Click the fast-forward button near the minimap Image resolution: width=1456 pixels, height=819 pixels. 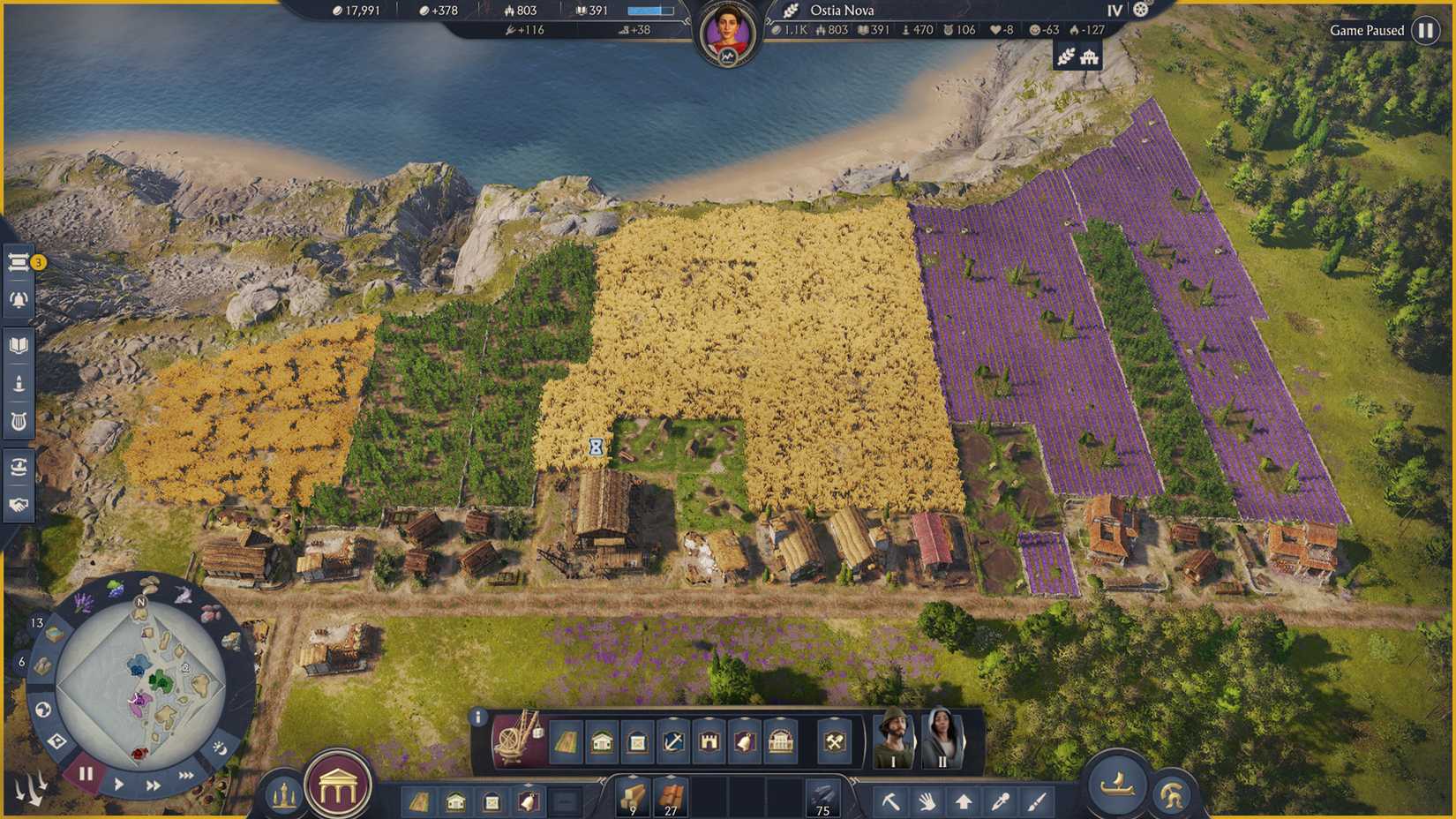[153, 785]
